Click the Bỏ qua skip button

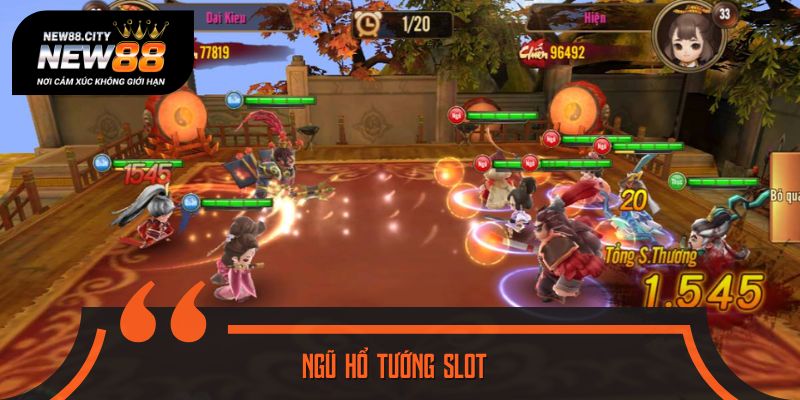coord(785,195)
